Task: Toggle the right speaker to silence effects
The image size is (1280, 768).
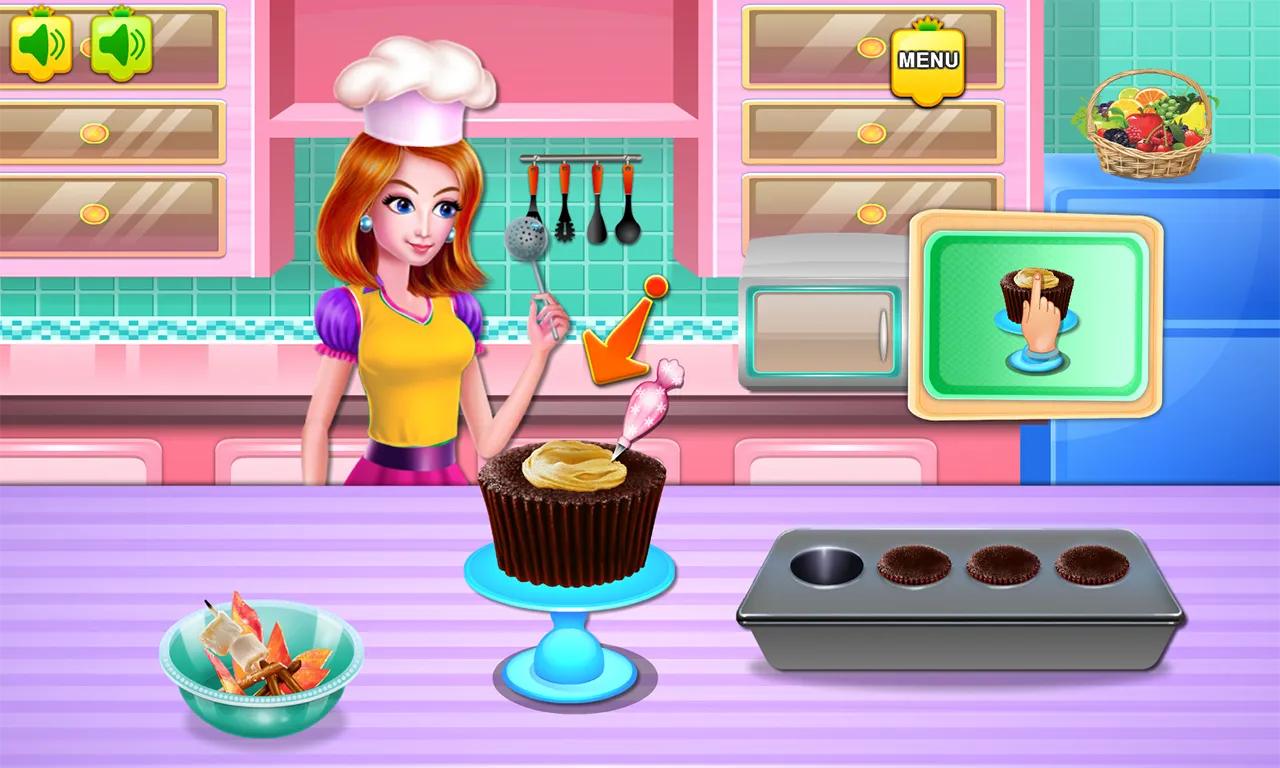Action: click(x=120, y=45)
